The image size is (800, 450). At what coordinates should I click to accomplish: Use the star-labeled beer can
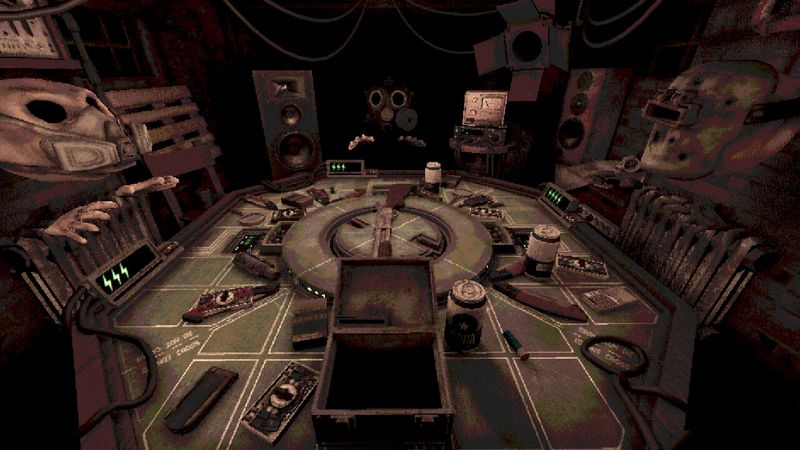click(466, 310)
